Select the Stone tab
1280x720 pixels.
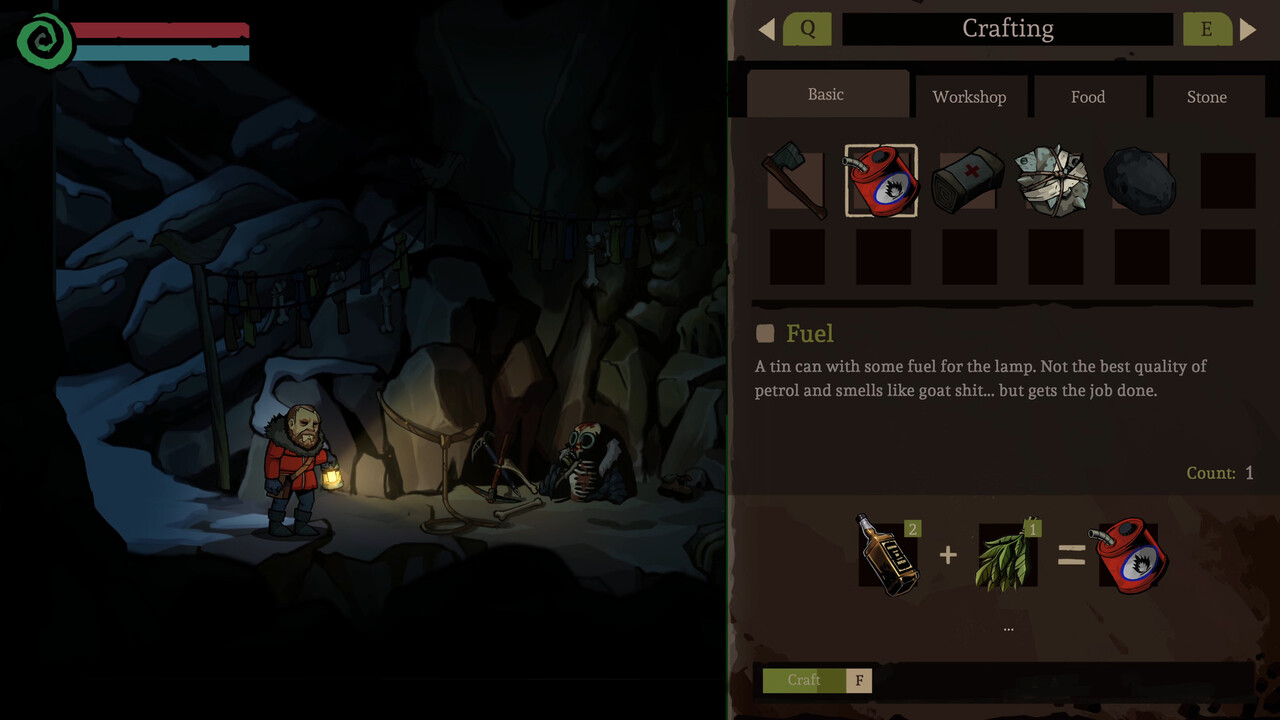pyautogui.click(x=1206, y=97)
